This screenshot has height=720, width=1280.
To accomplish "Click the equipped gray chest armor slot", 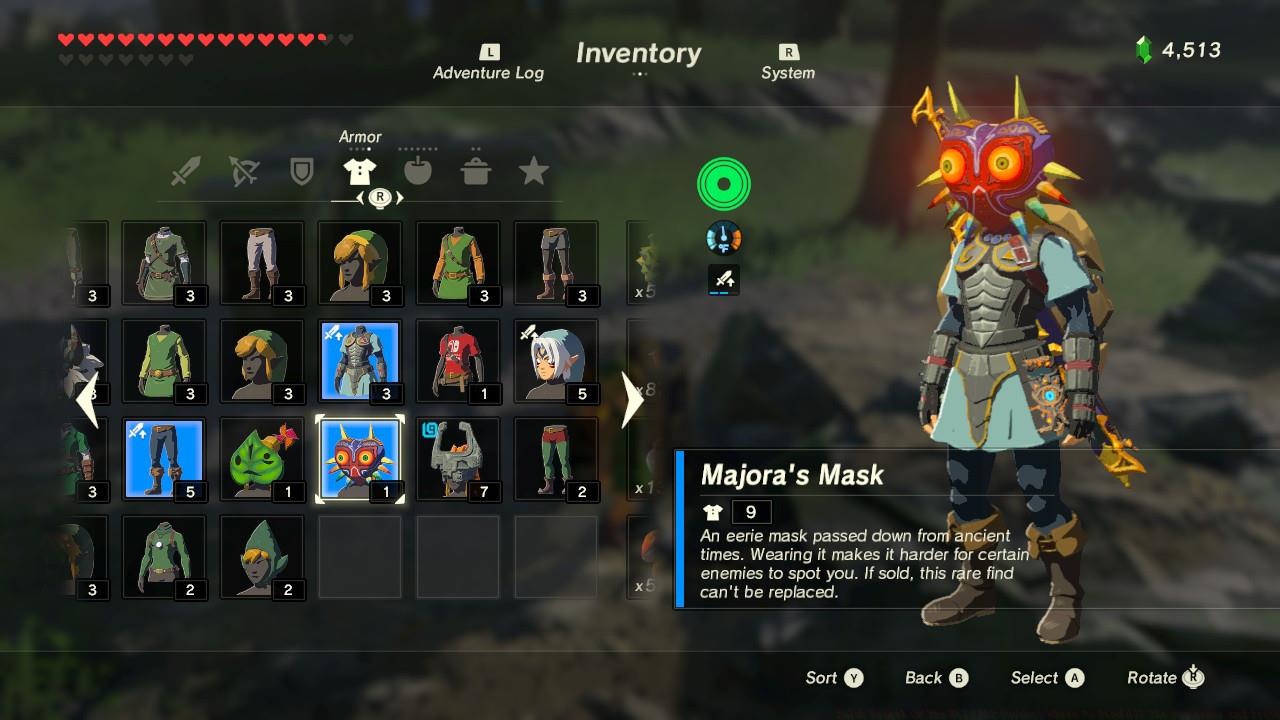I will click(x=360, y=361).
